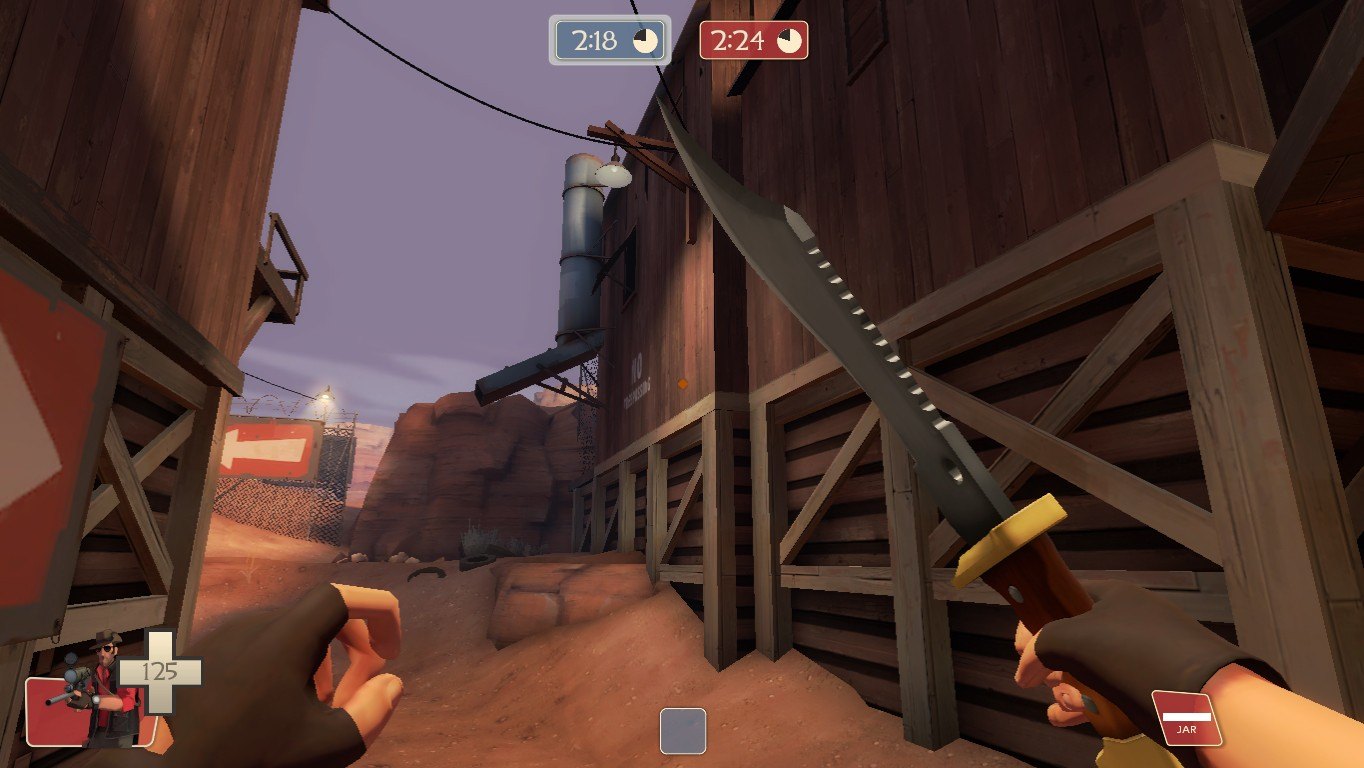
Task: Select the grey control point icon
Action: click(x=683, y=731)
